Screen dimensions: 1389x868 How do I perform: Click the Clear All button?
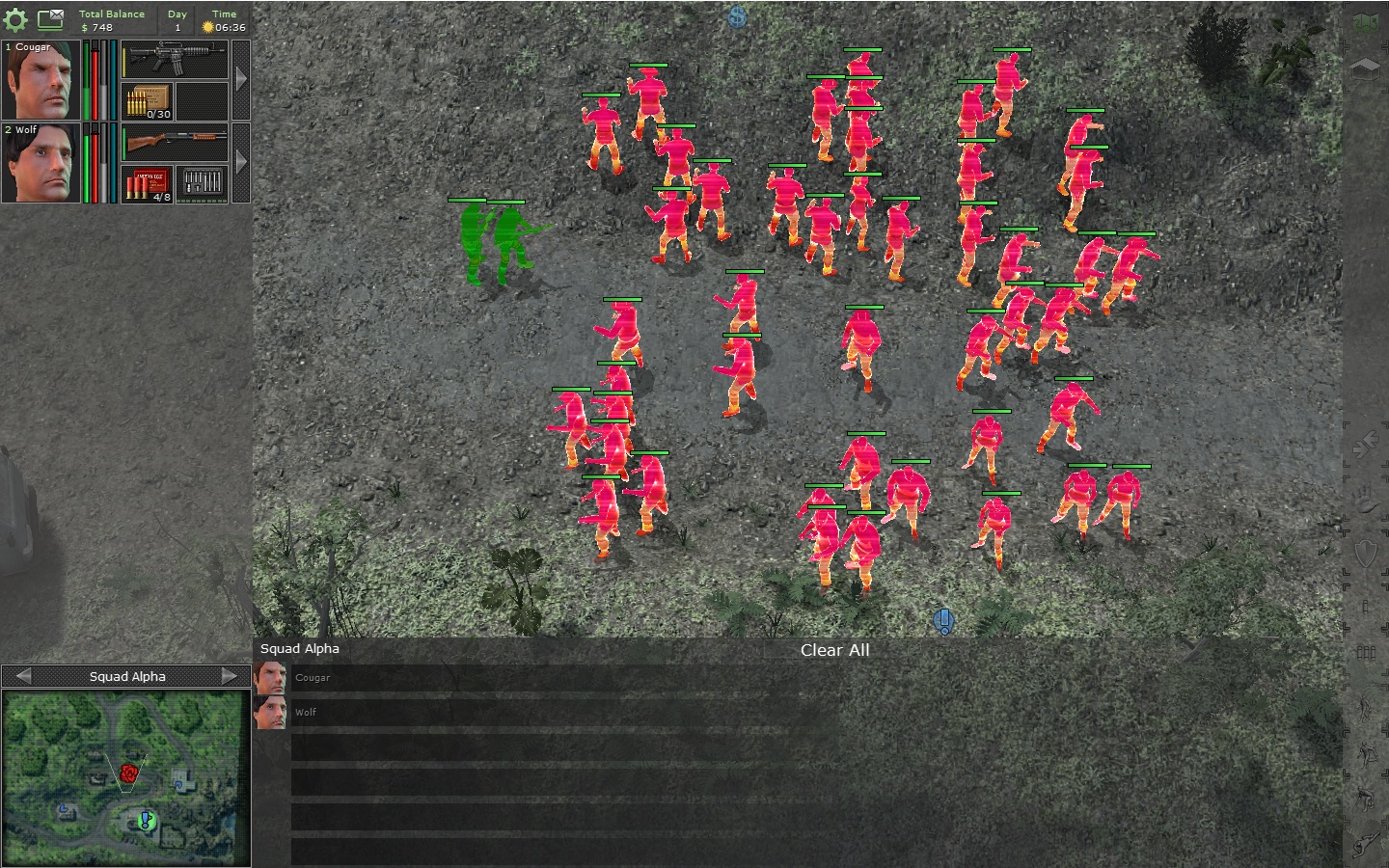point(834,650)
